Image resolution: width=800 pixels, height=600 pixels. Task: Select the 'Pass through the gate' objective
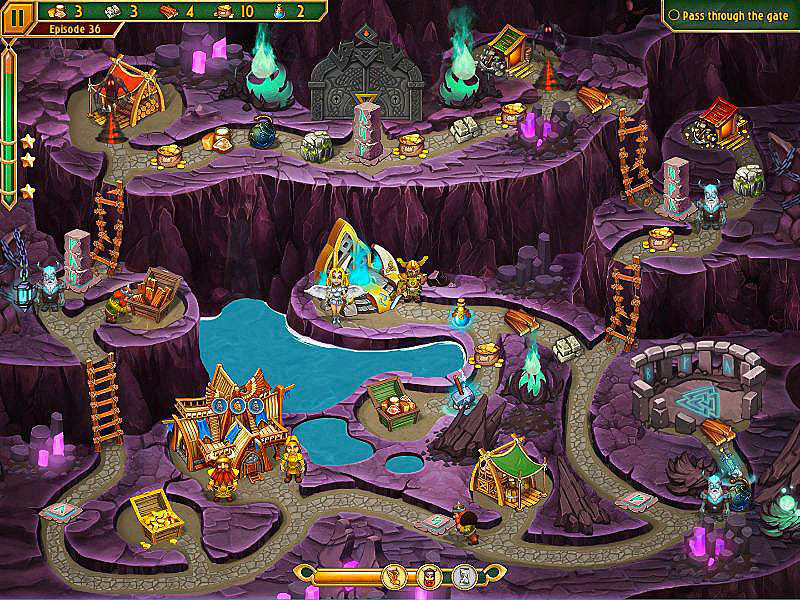coord(736,16)
